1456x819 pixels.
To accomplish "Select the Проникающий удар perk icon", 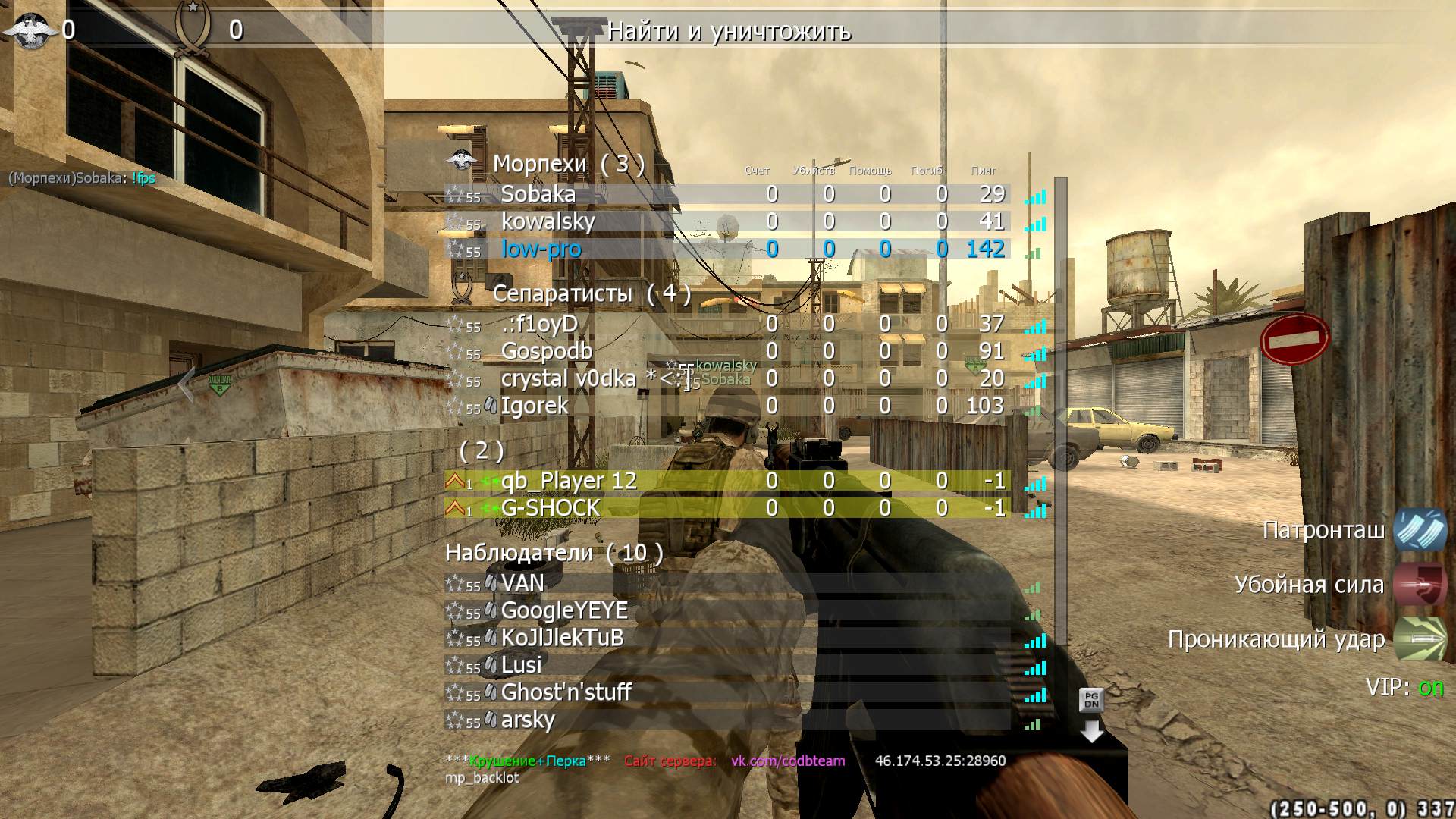I will [x=1420, y=639].
